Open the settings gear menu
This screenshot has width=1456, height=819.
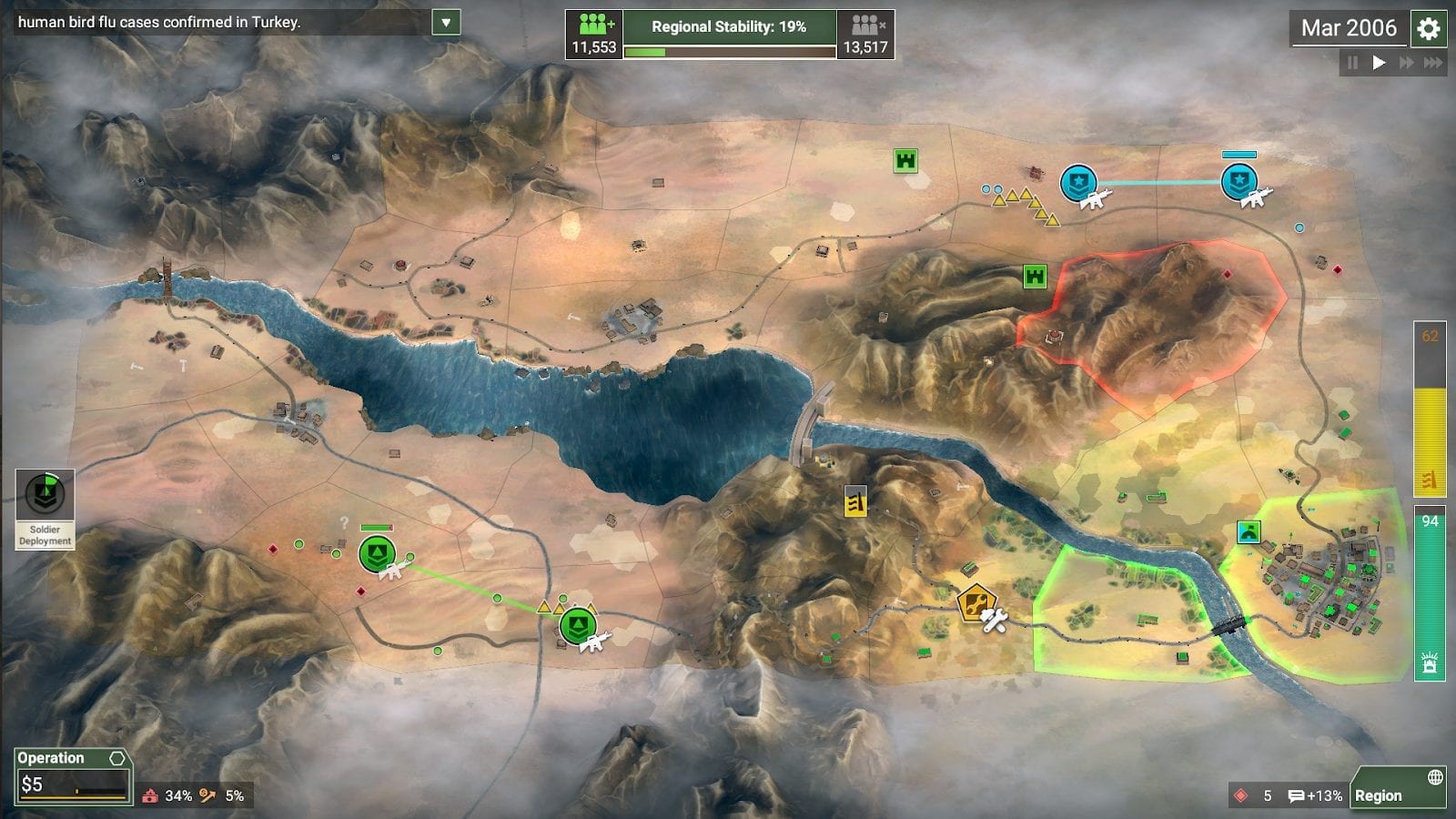(1429, 29)
